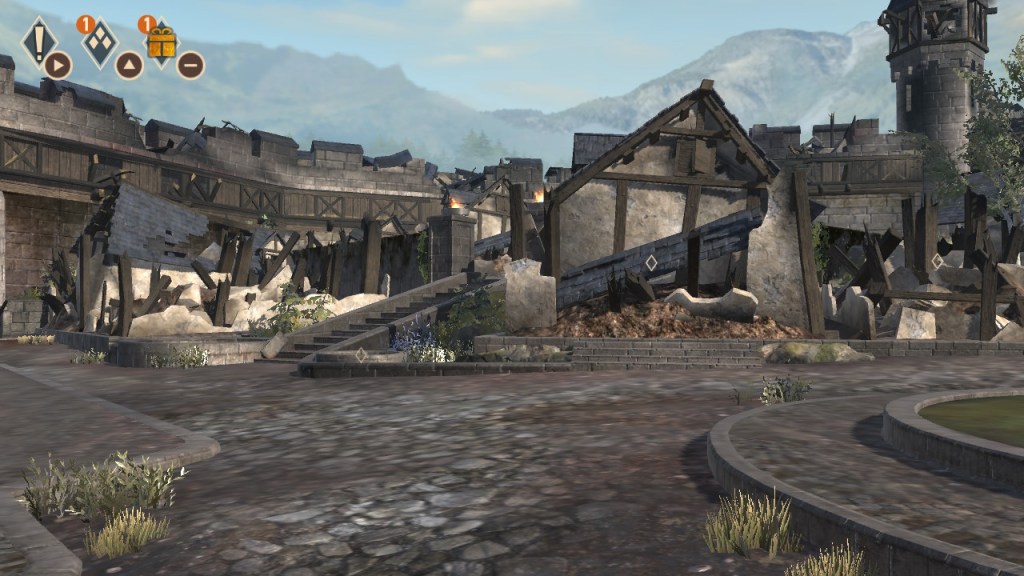Open the quests exclamation mark icon
The height and width of the screenshot is (576, 1024).
pos(39,41)
